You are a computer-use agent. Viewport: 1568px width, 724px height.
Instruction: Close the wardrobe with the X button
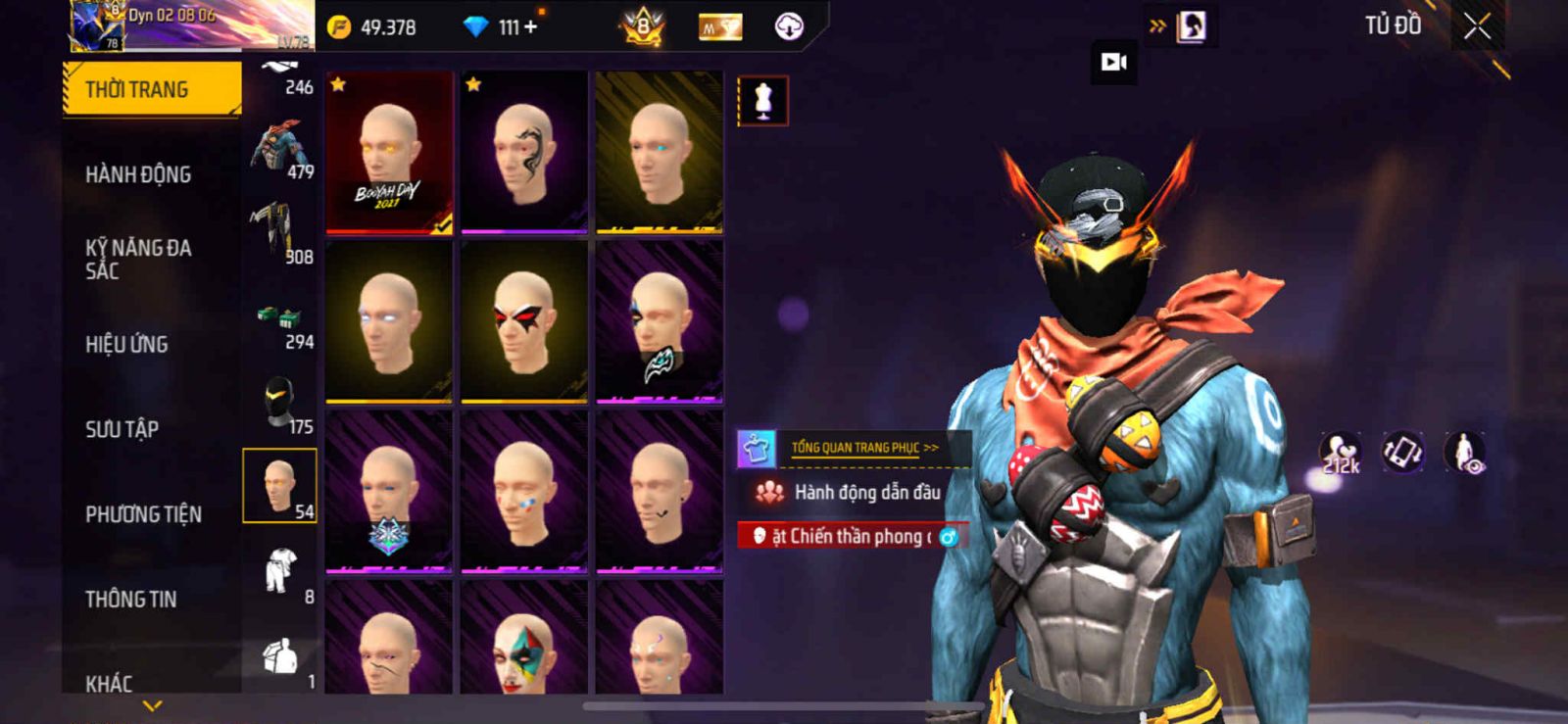(1477, 27)
